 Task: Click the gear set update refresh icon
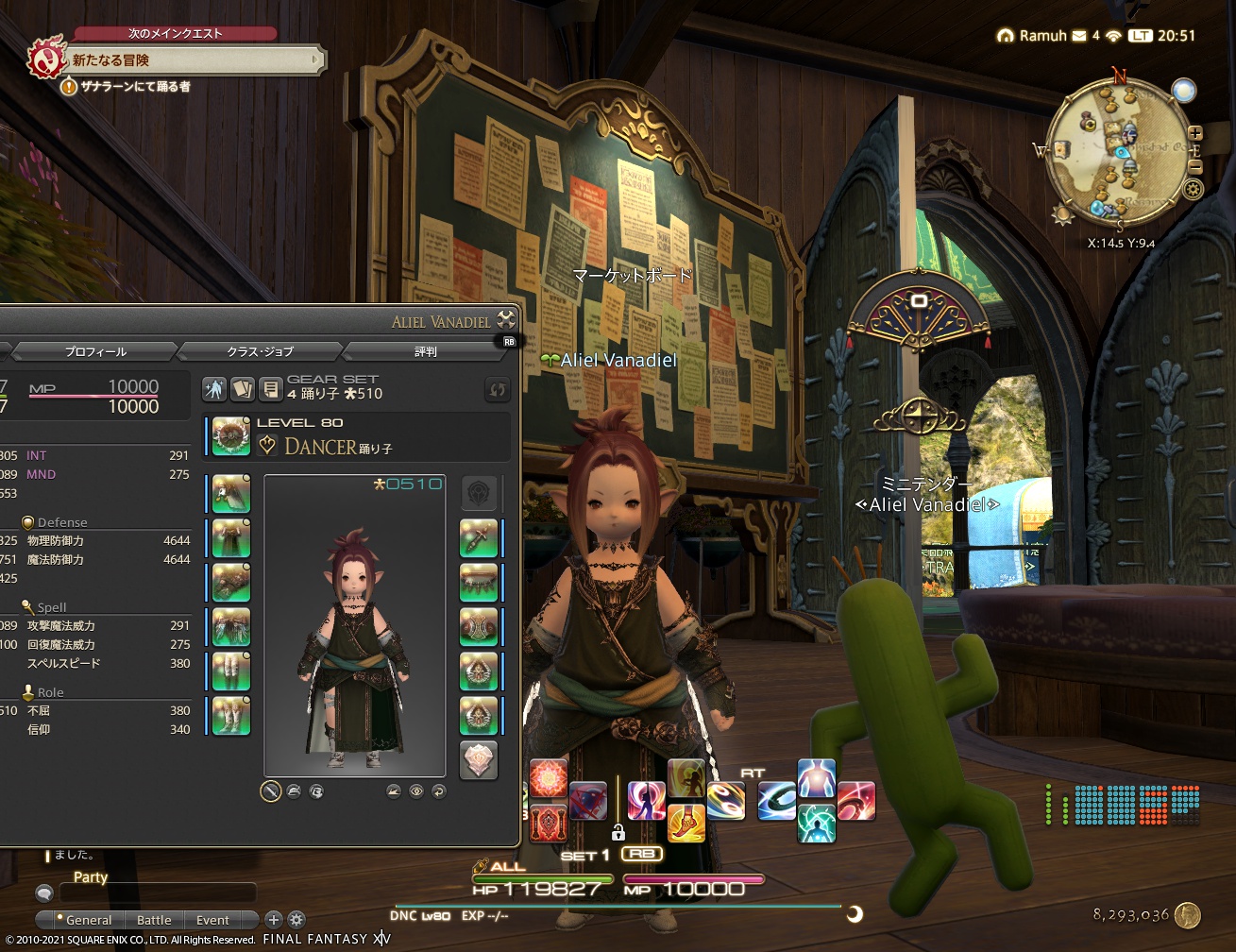[496, 388]
